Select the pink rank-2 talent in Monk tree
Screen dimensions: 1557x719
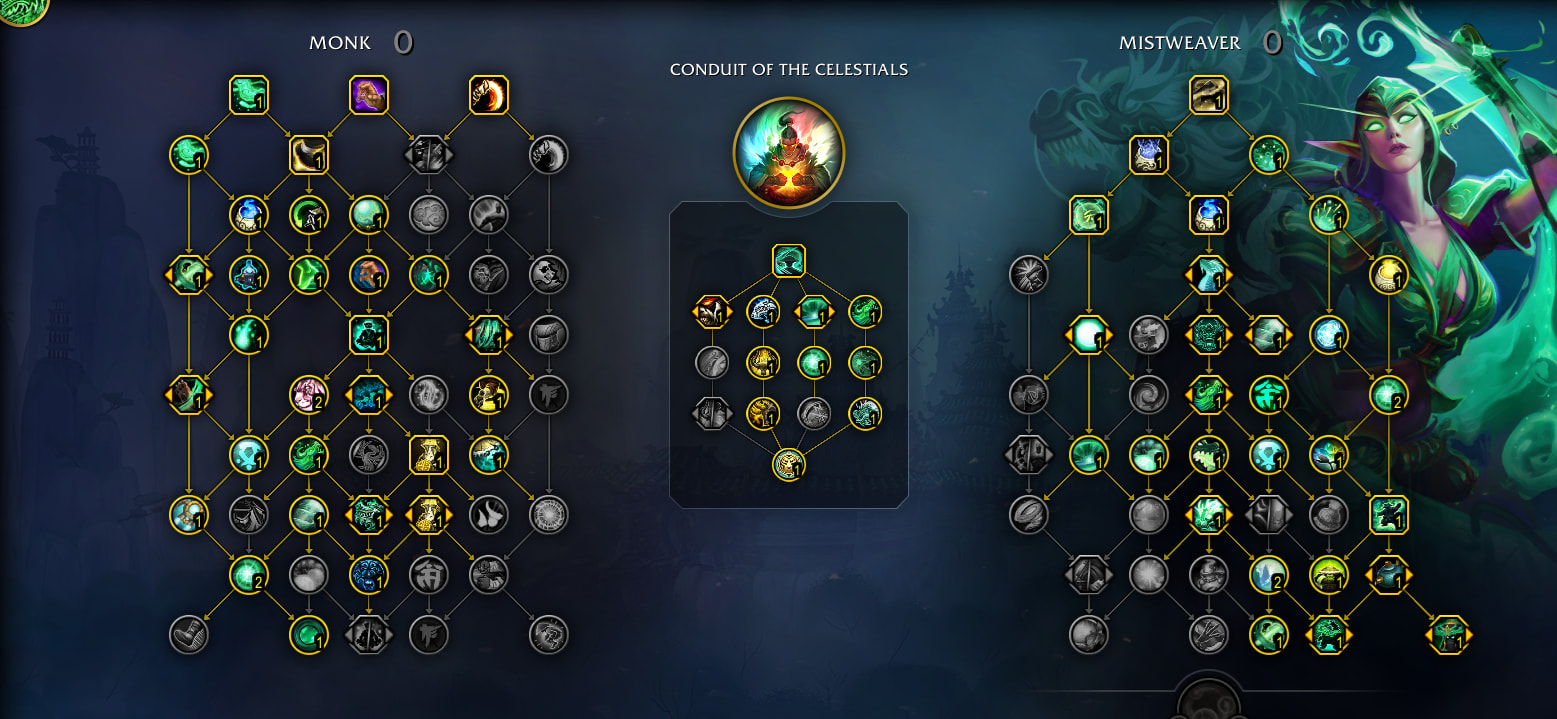pyautogui.click(x=308, y=395)
